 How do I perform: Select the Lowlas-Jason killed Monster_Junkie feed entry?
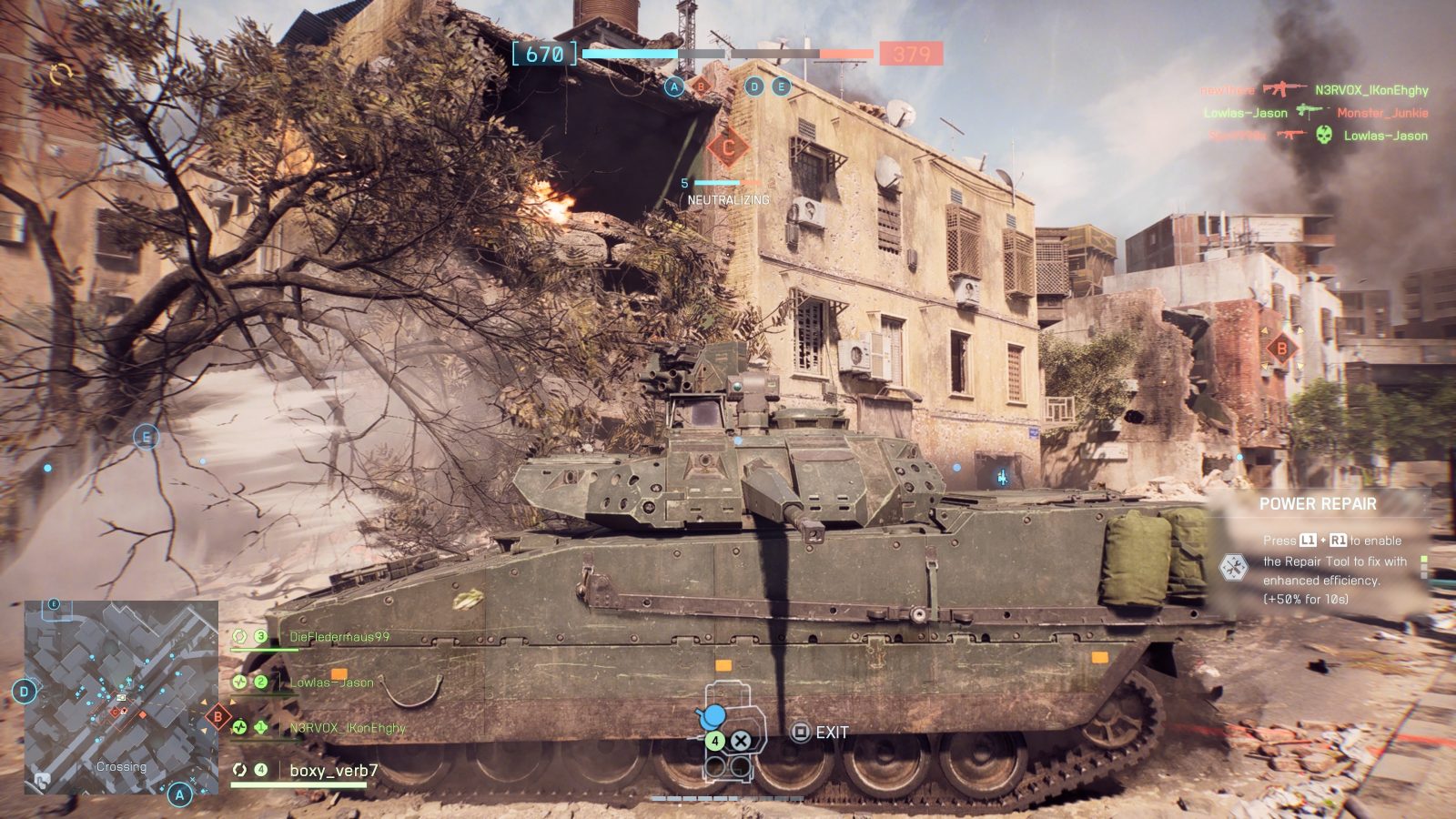point(1315,113)
